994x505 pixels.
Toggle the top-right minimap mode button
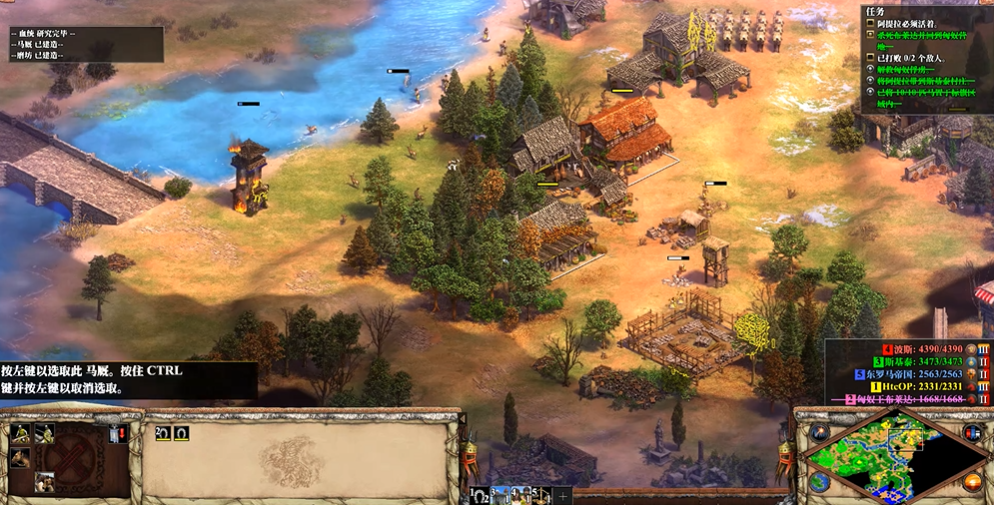click(x=971, y=432)
